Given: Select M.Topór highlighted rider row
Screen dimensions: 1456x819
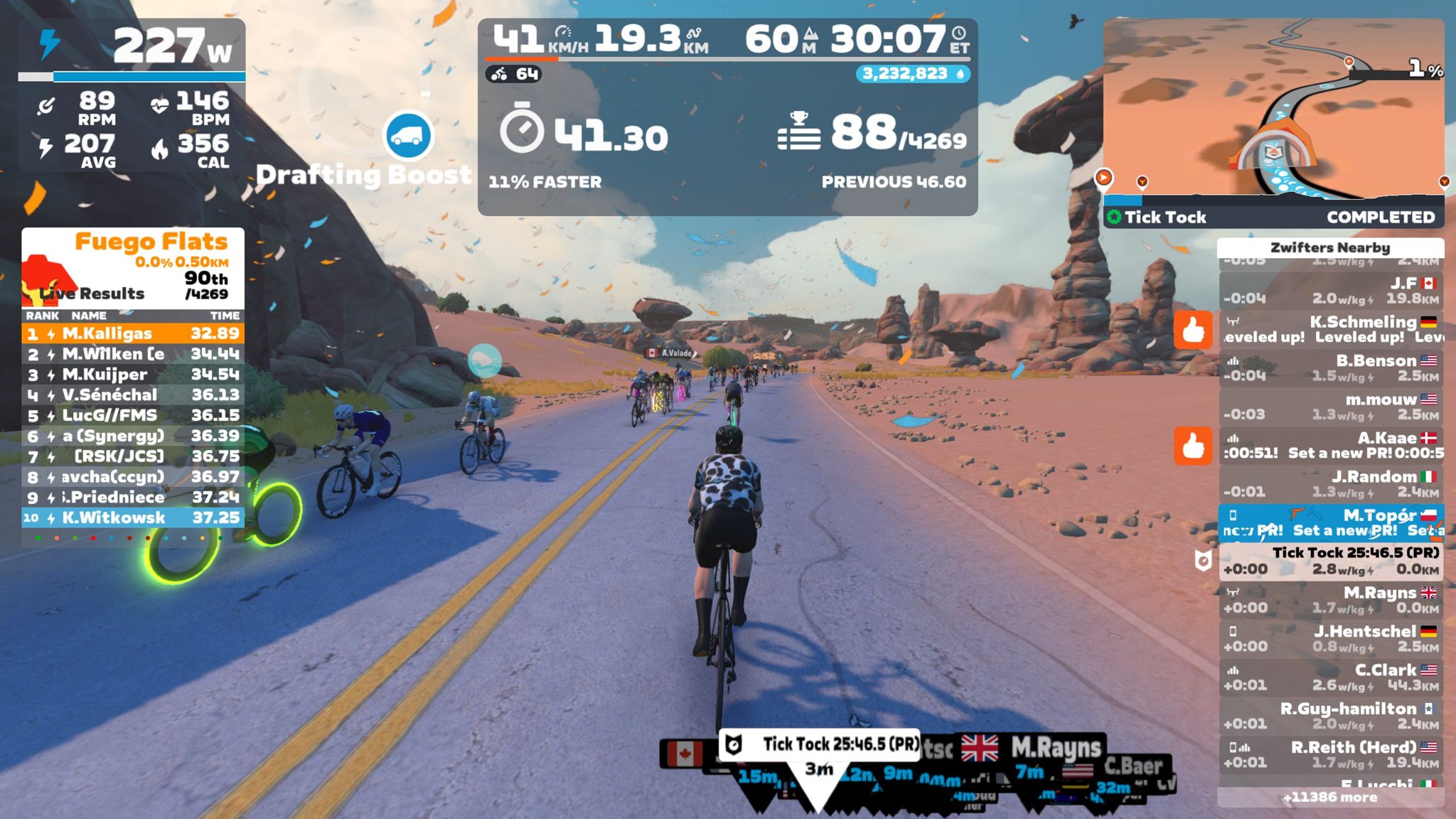Looking at the screenshot, I should coord(1331,523).
